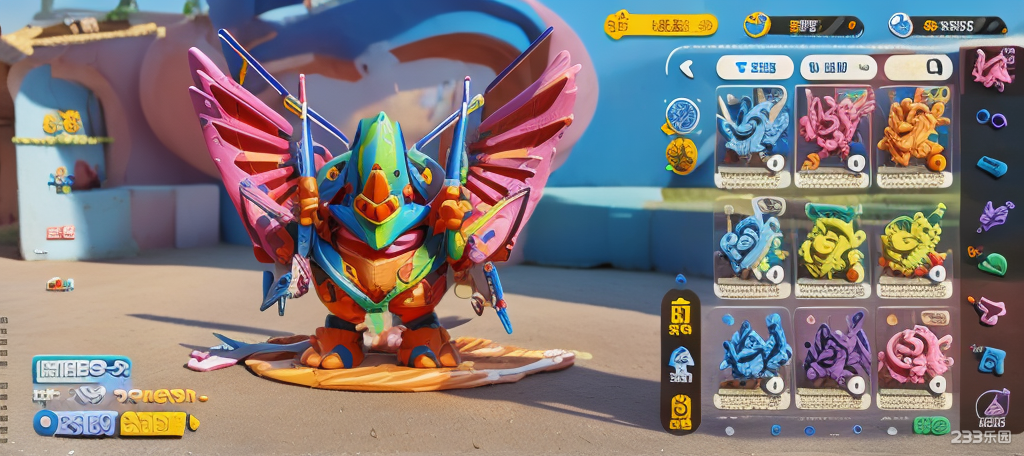
Task: Go back with the white arrow button
Action: 687,68
